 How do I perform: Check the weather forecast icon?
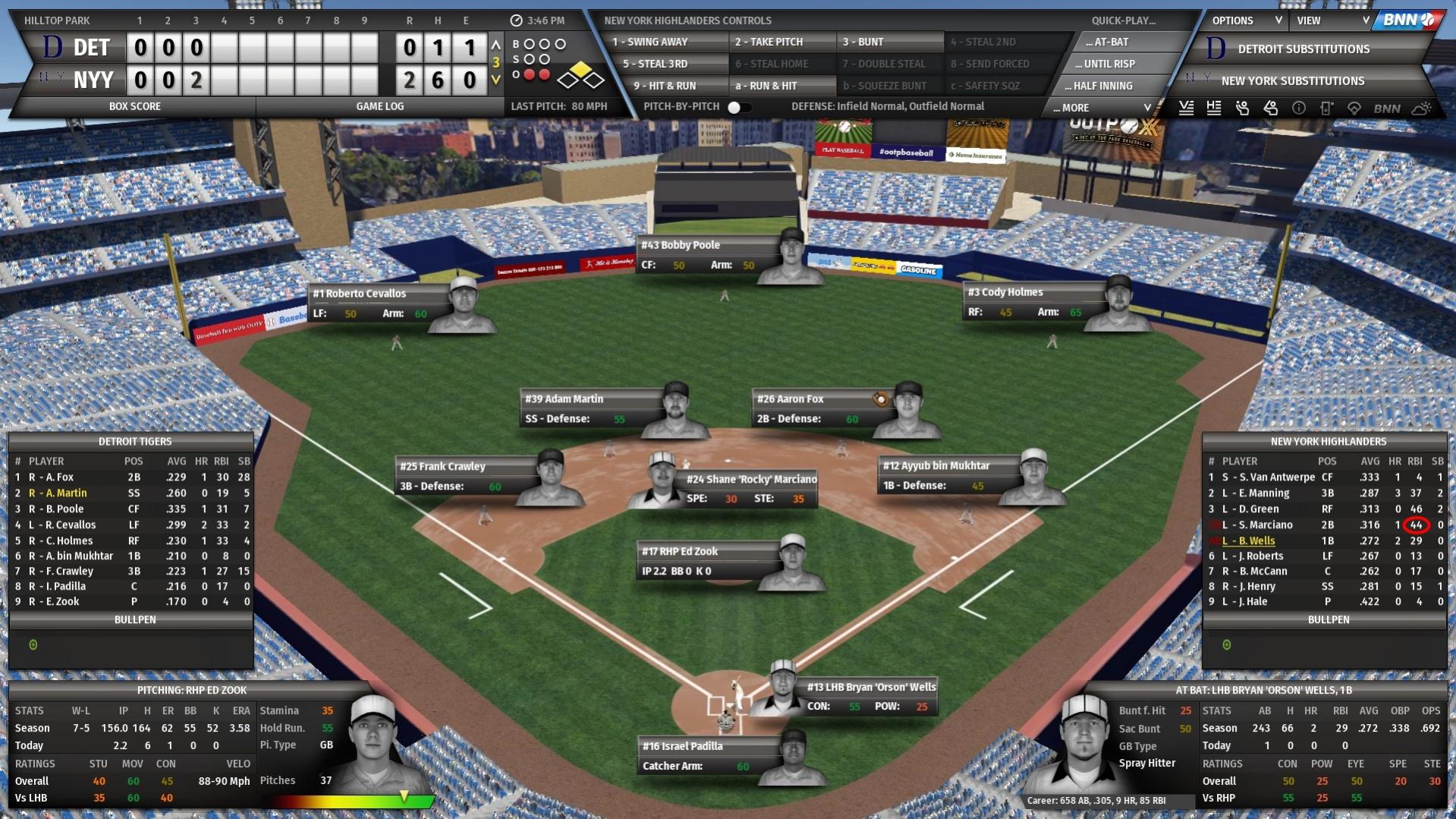pos(1420,109)
